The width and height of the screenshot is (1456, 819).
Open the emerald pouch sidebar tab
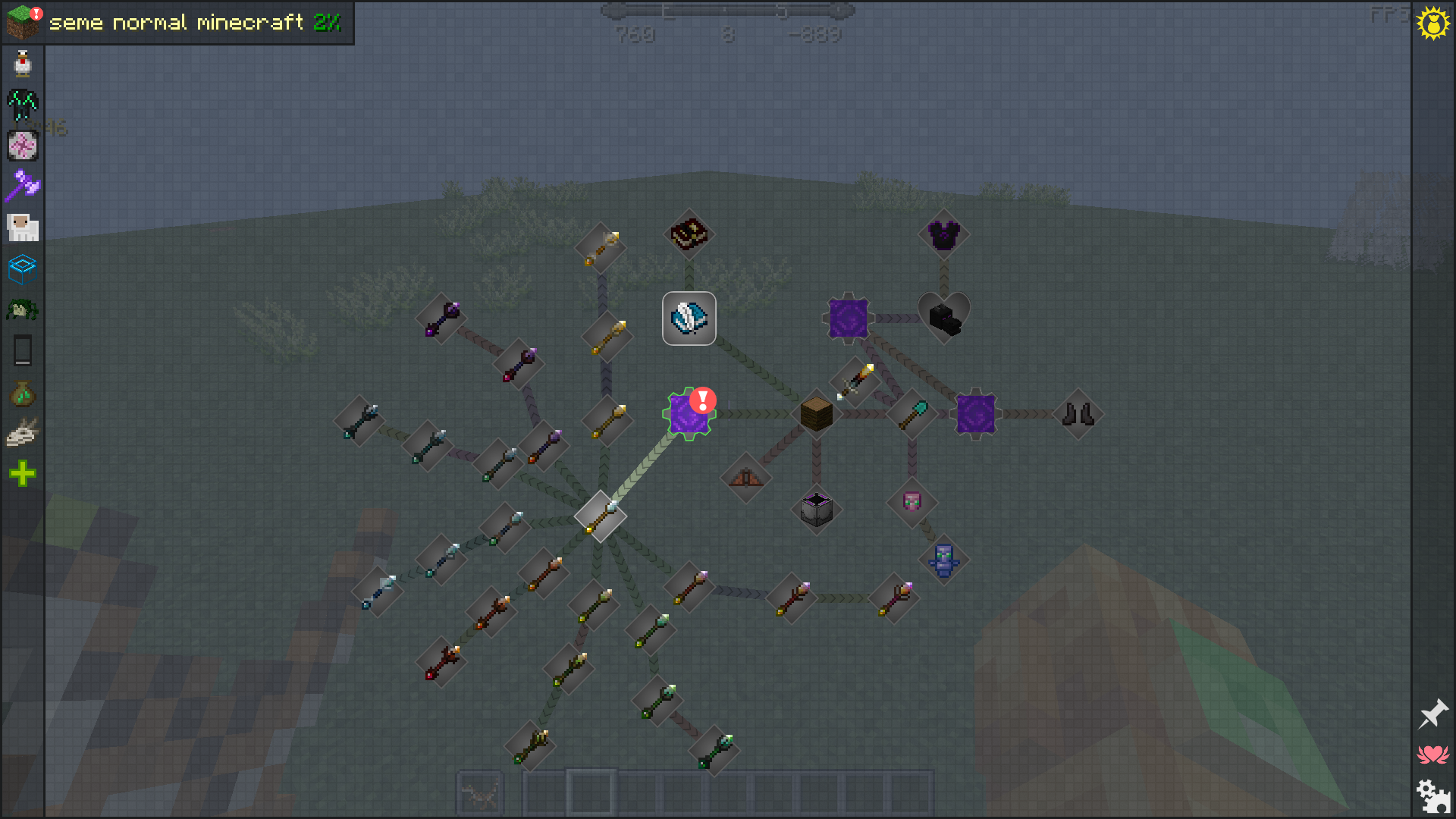pos(22,391)
